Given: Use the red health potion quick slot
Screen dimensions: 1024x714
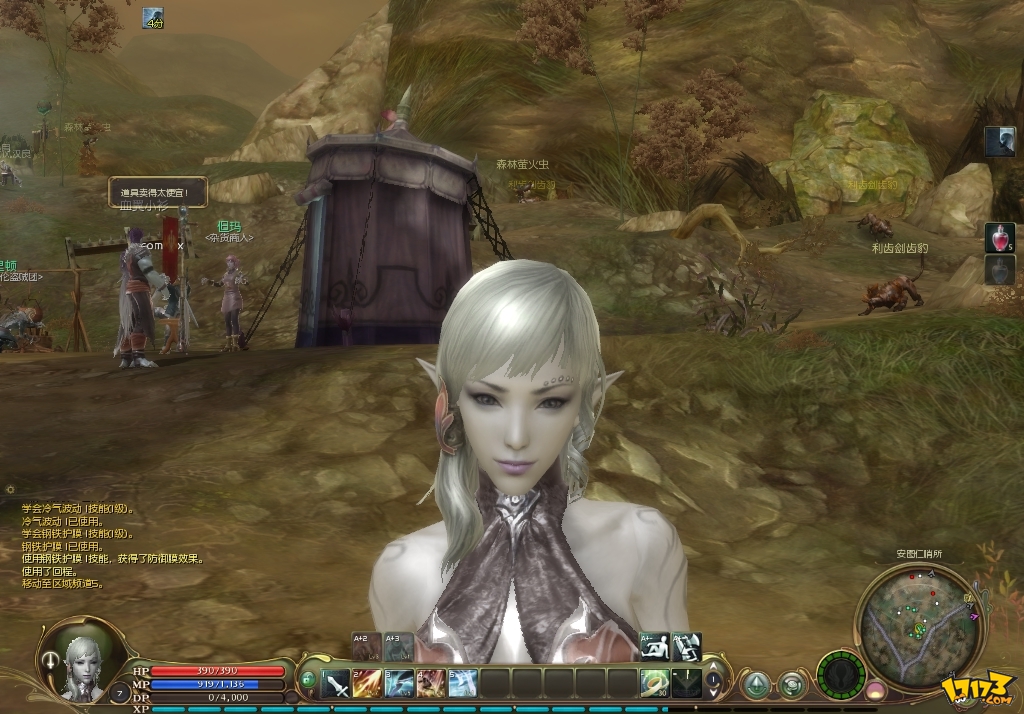Looking at the screenshot, I should click(x=999, y=237).
